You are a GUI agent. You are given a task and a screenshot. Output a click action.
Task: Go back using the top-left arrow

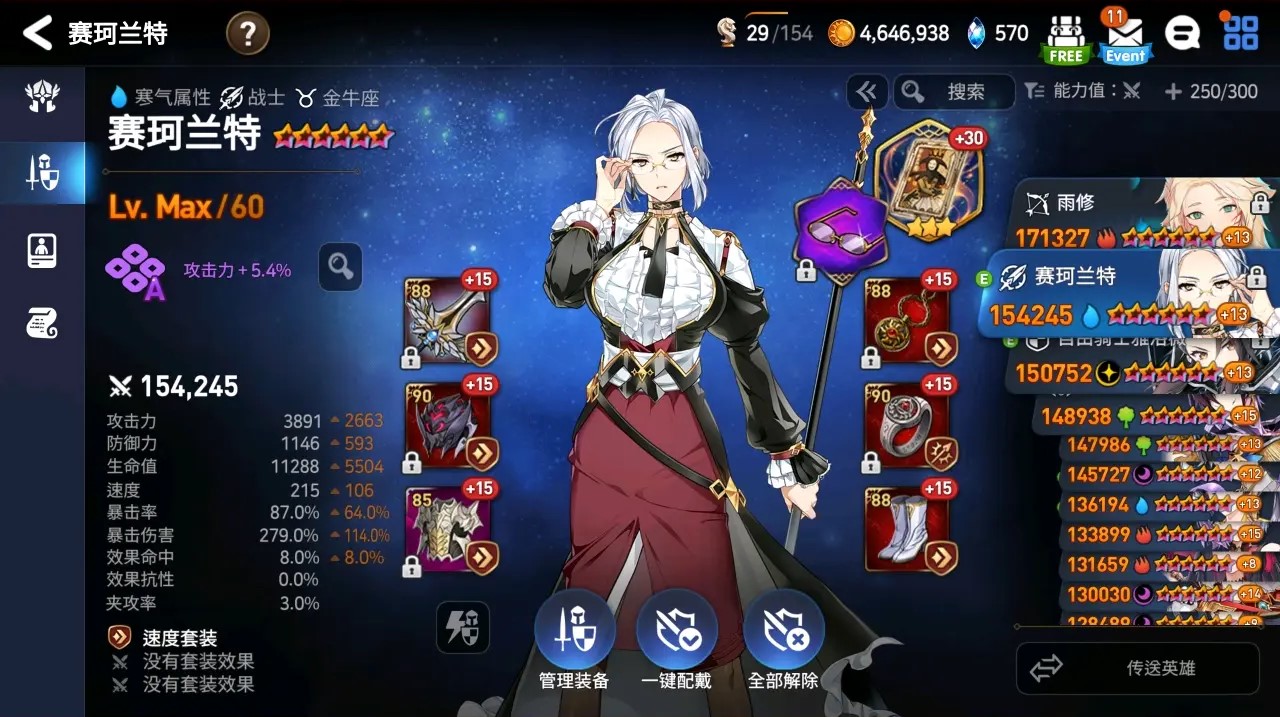pos(37,33)
